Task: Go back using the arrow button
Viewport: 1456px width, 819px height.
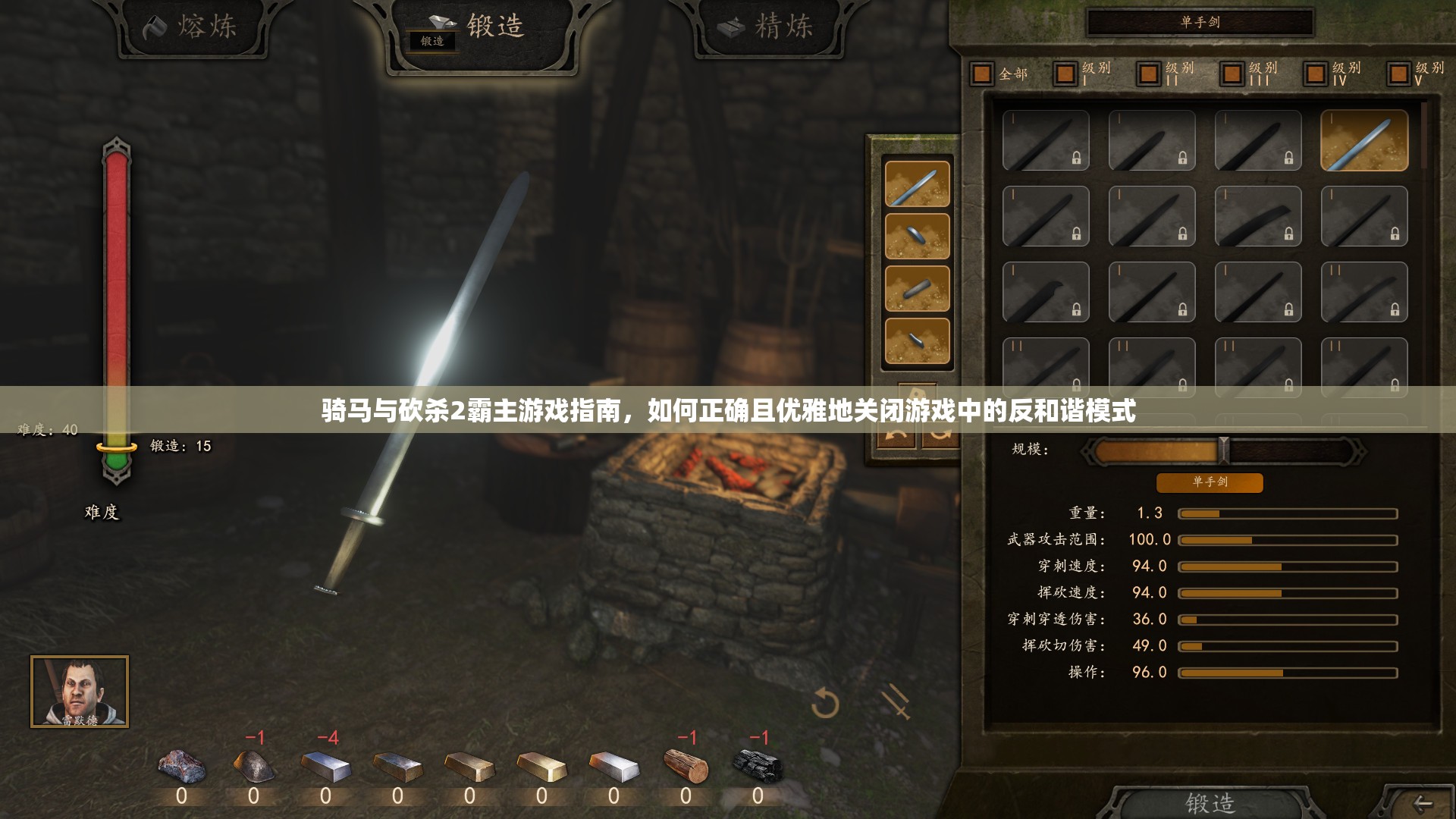Action: point(1422,804)
